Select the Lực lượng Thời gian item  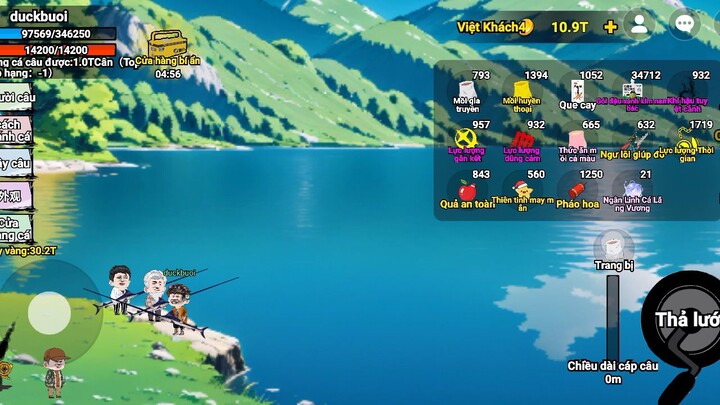pyautogui.click(x=687, y=140)
